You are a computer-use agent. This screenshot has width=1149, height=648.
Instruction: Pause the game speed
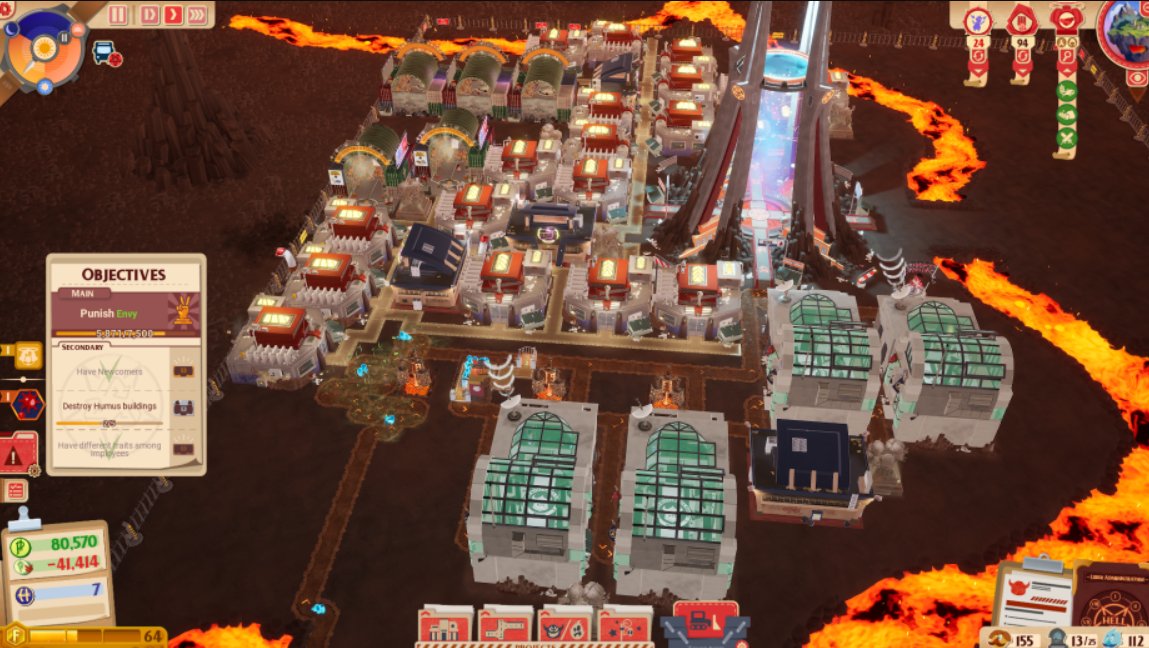(x=119, y=14)
